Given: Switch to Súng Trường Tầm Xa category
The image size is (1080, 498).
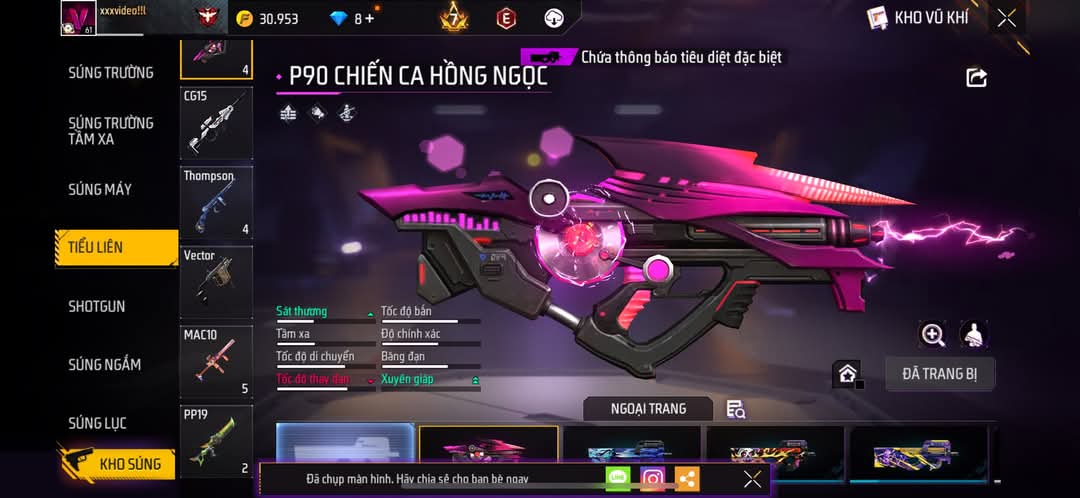Looking at the screenshot, I should [111, 131].
